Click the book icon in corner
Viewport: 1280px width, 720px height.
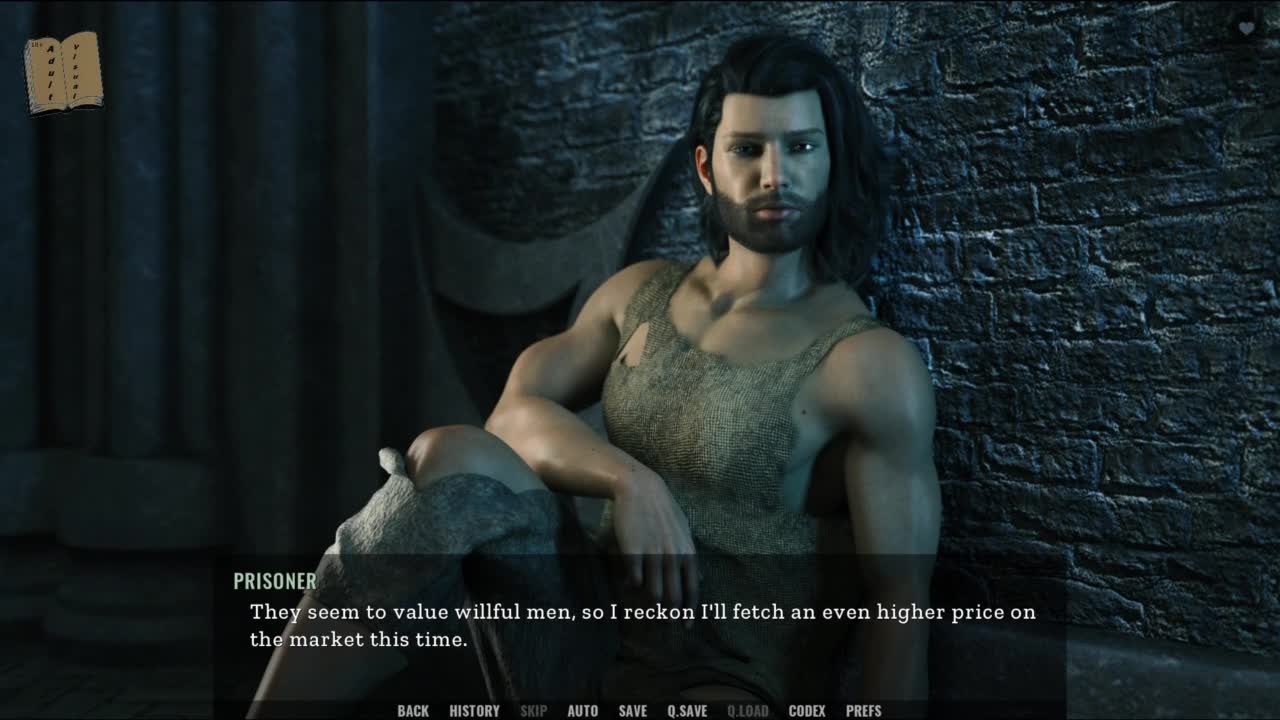pos(63,72)
